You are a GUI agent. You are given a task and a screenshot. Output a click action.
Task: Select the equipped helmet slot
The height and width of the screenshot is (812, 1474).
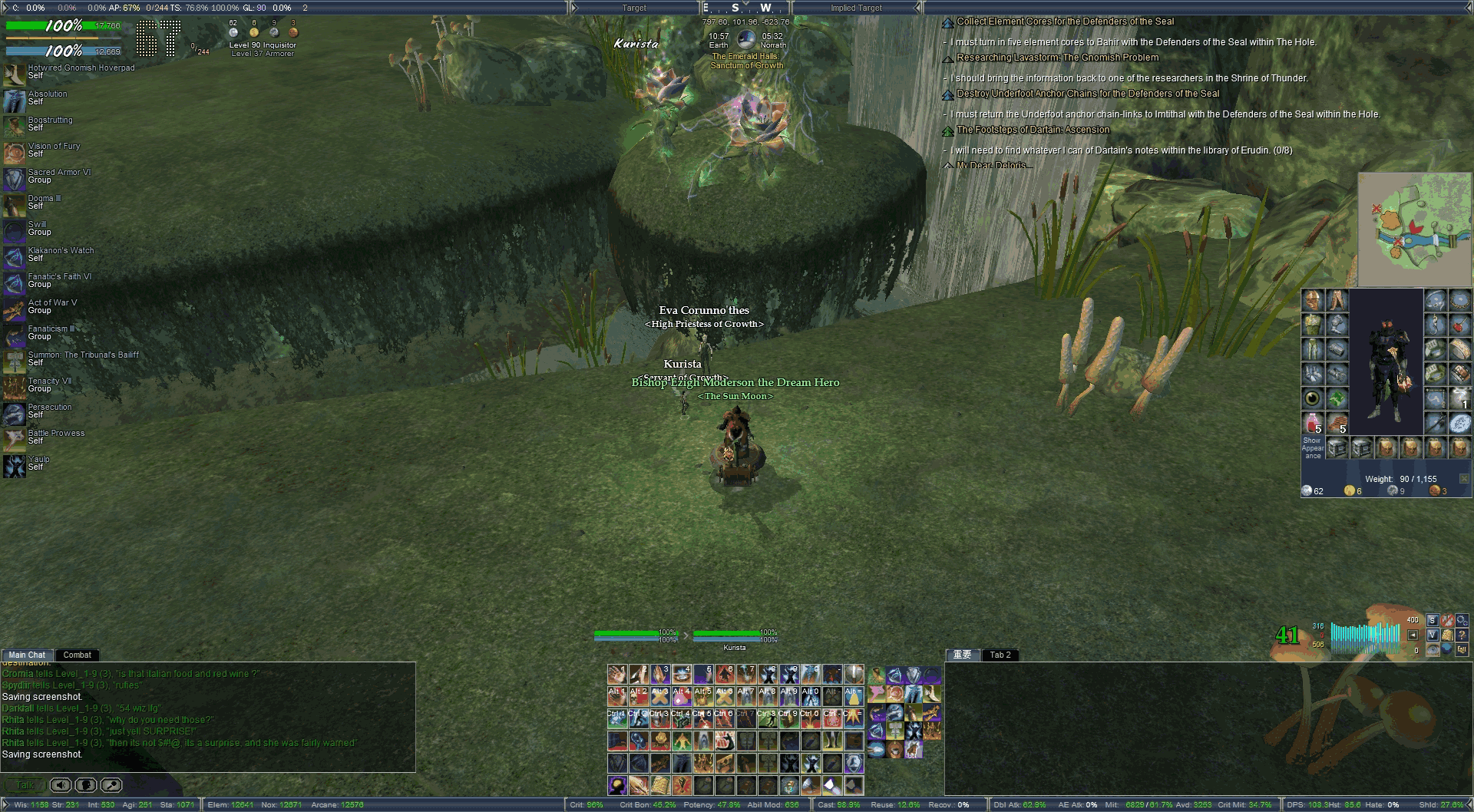[x=1313, y=300]
